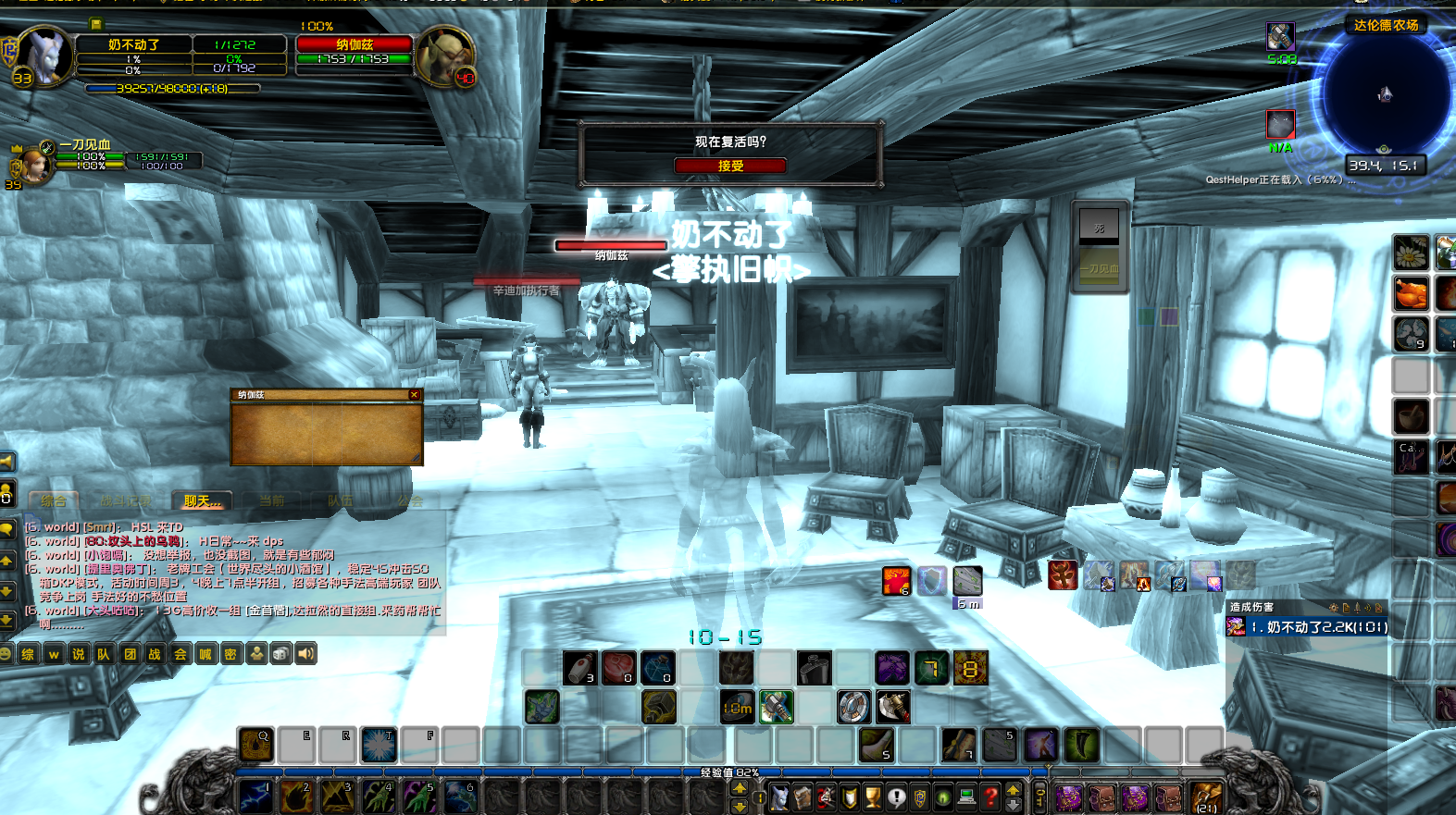
Task: Use the bandage item slot with count 3
Action: (x=579, y=668)
